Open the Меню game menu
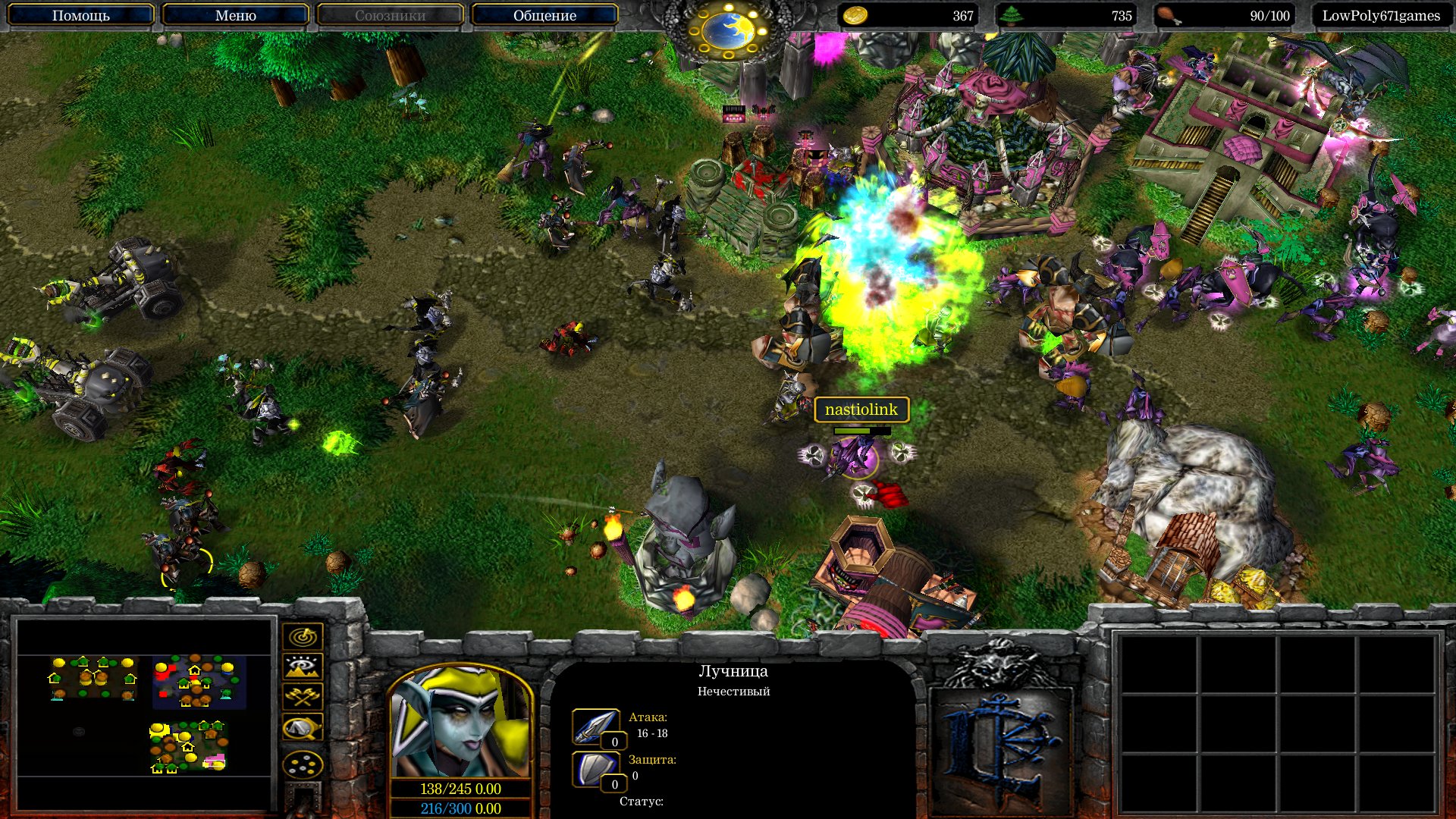Viewport: 1456px width, 819px height. tap(235, 15)
